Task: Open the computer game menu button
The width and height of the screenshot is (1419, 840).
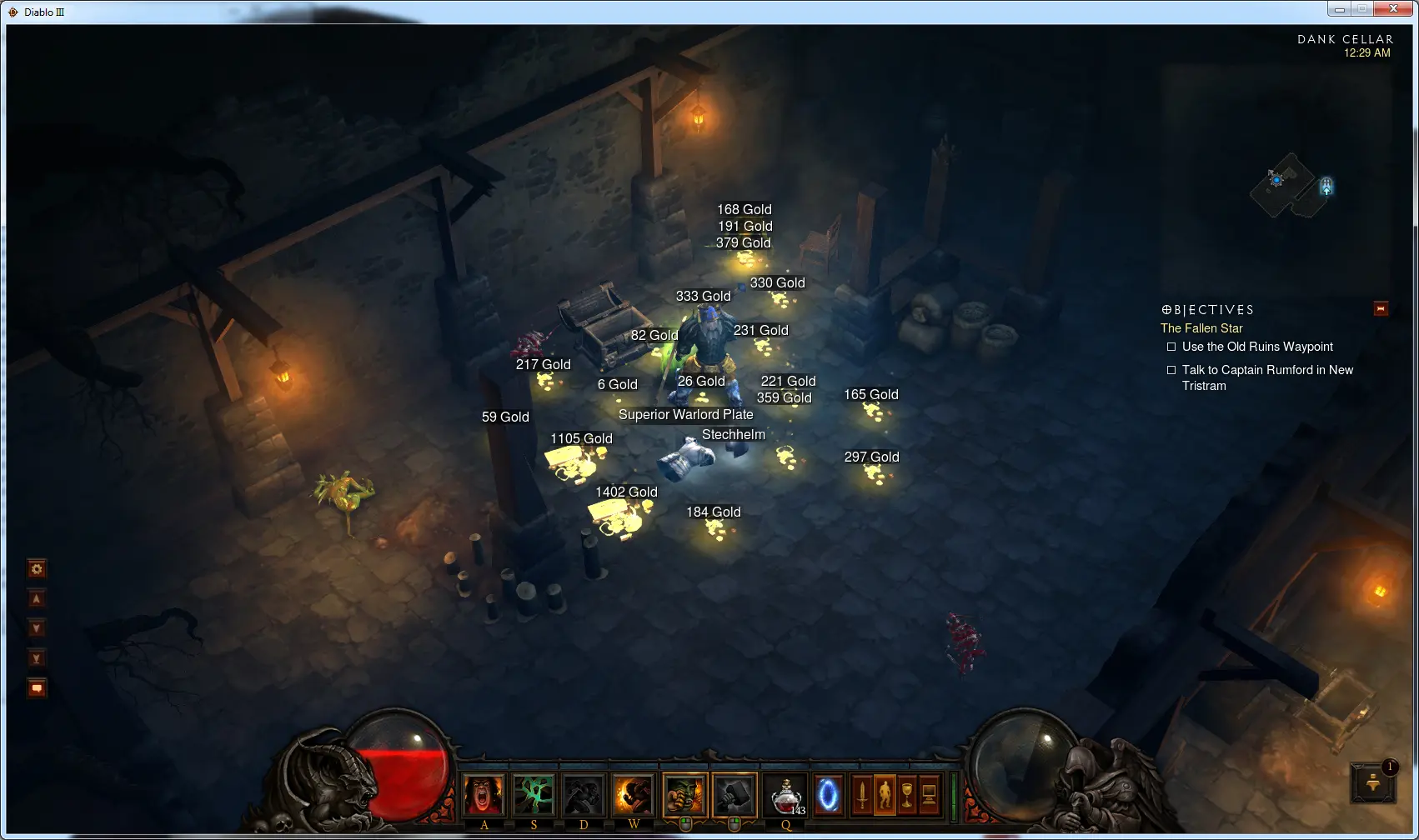Action: point(929,794)
